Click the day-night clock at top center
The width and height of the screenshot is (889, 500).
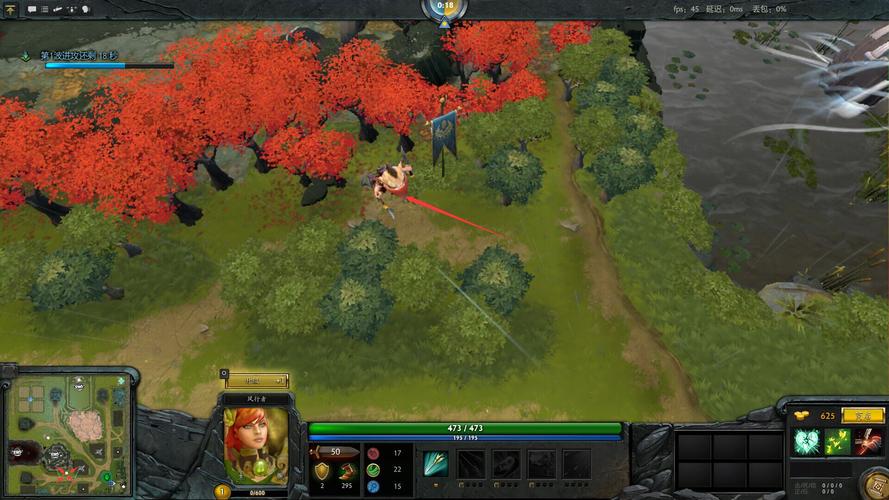pos(444,10)
